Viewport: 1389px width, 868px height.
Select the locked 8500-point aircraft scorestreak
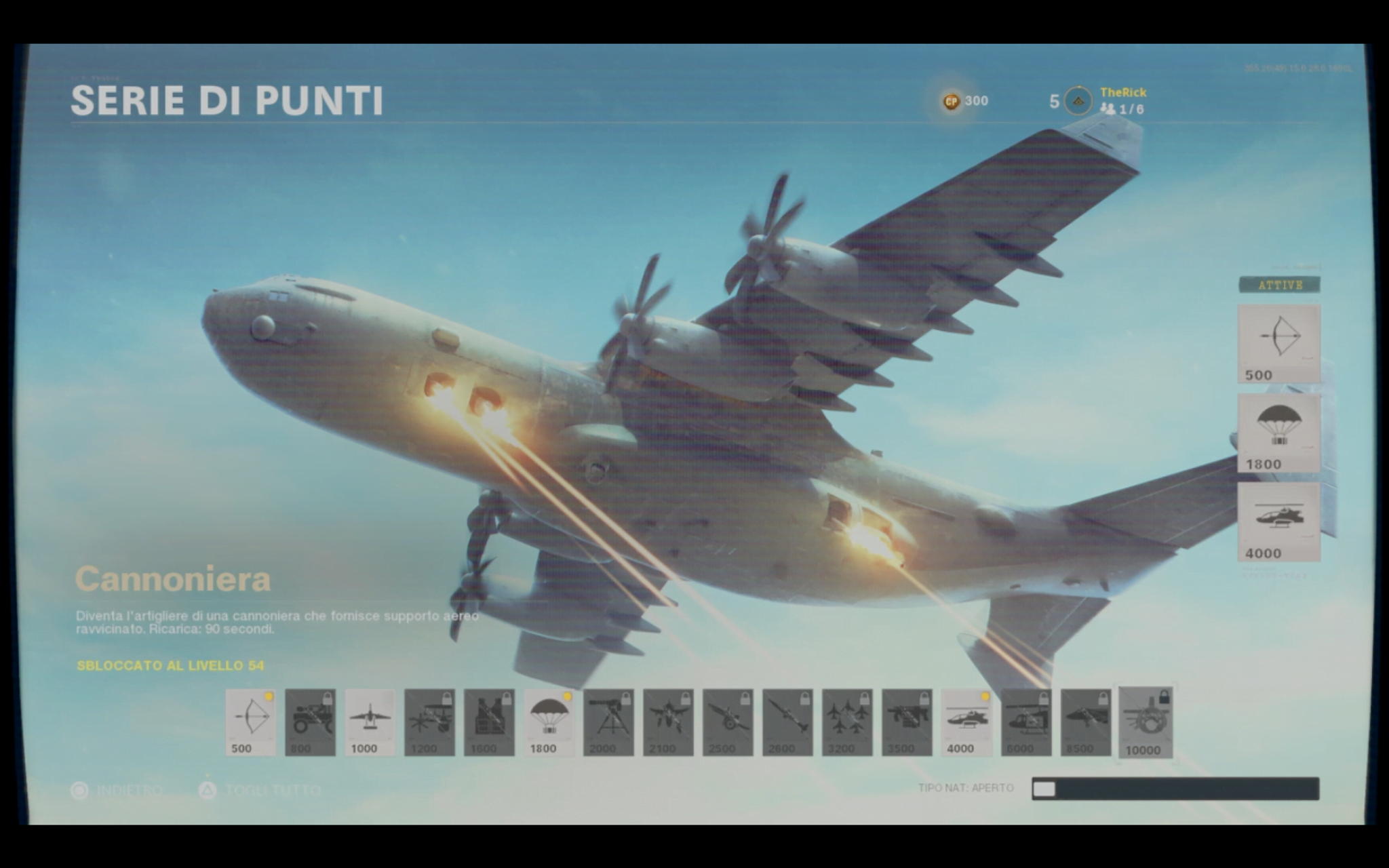point(1087,722)
